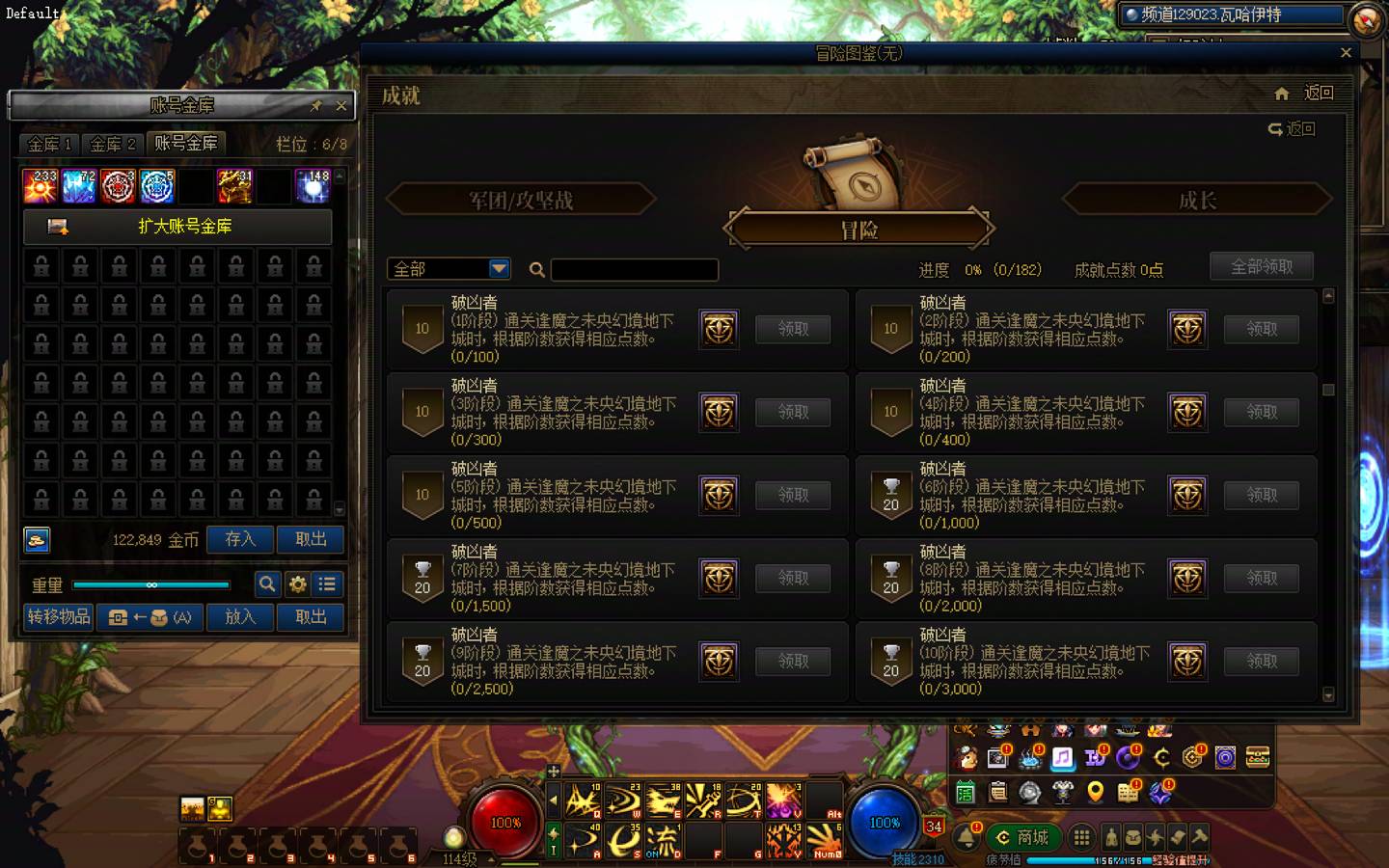Select the yellow map location pin icon
The image size is (1389, 868).
(1097, 791)
